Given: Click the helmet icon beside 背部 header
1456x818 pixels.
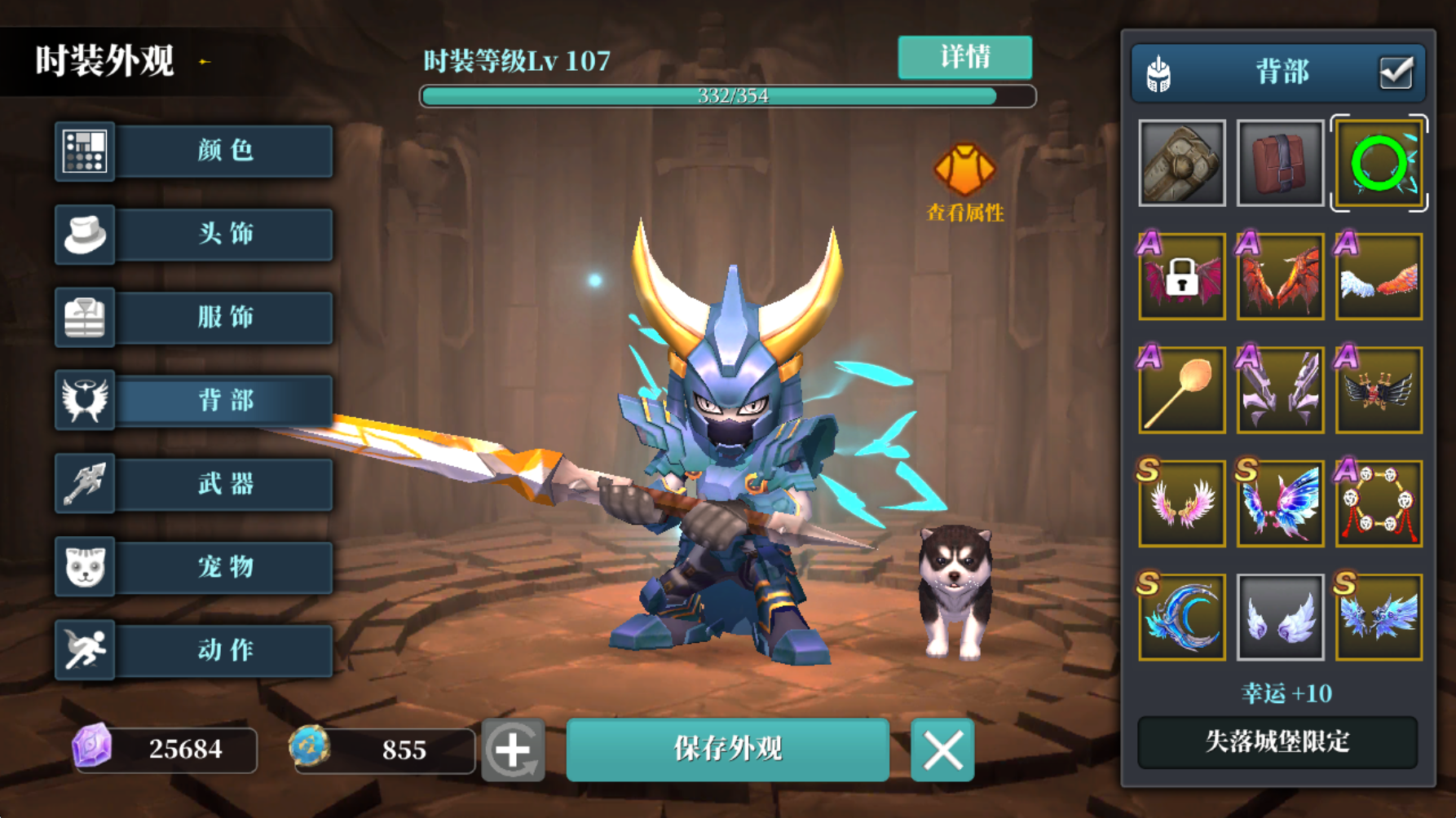Looking at the screenshot, I should pyautogui.click(x=1157, y=72).
